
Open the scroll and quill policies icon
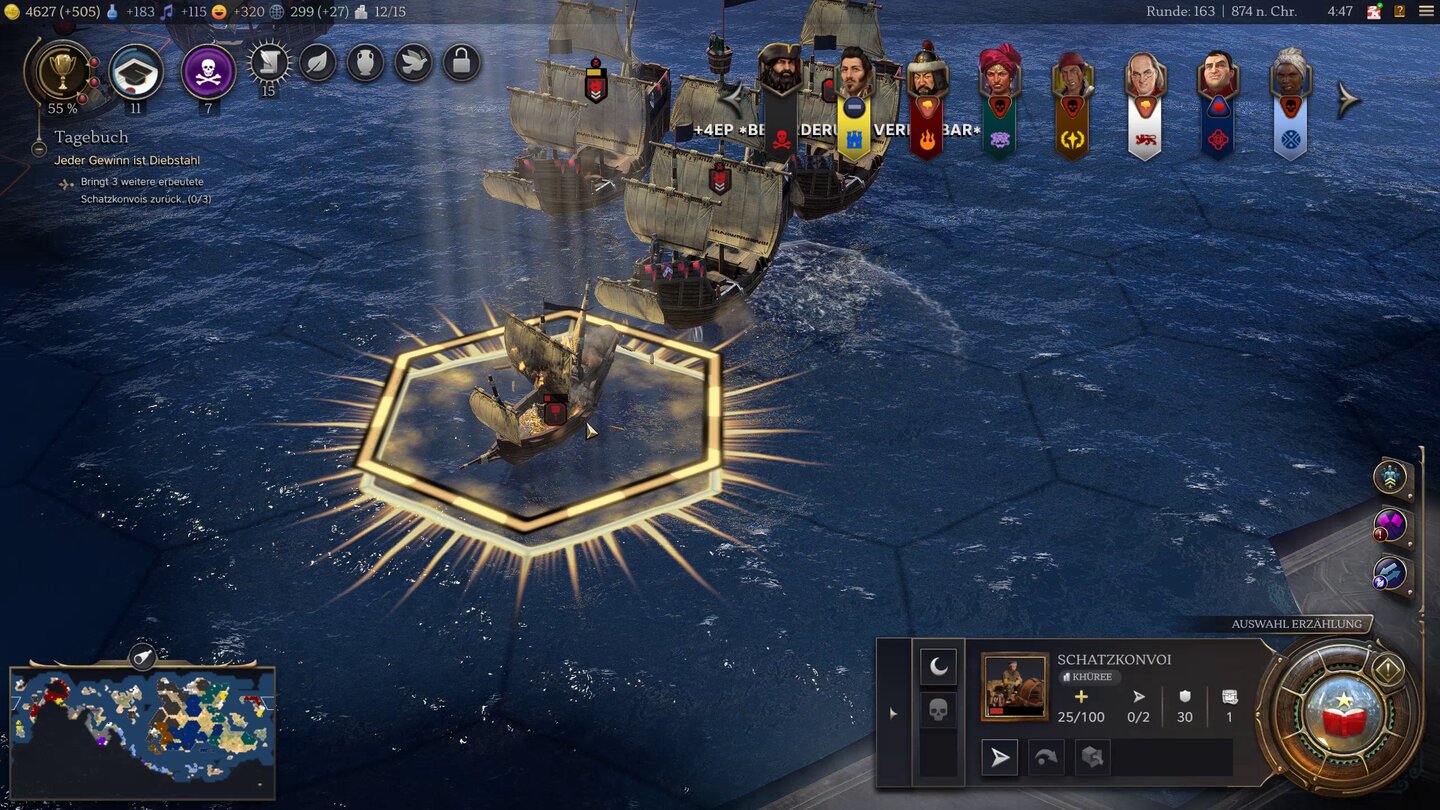point(268,63)
